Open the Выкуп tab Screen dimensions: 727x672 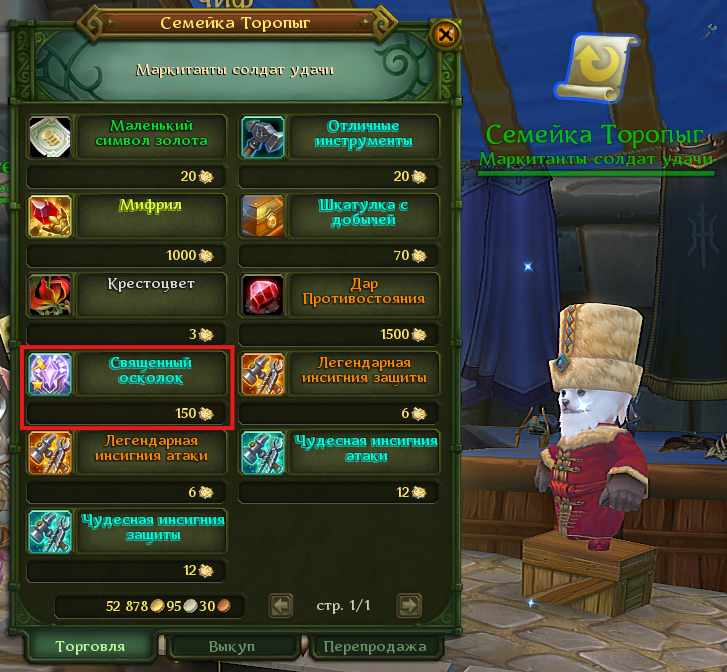pyautogui.click(x=233, y=647)
